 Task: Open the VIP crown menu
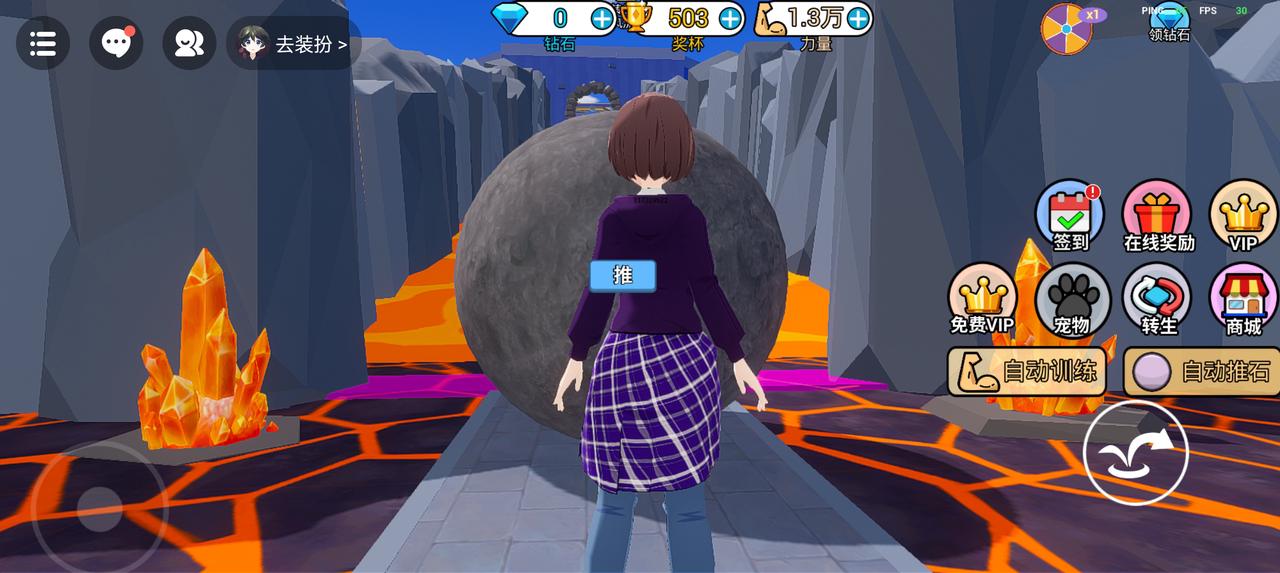[1243, 215]
